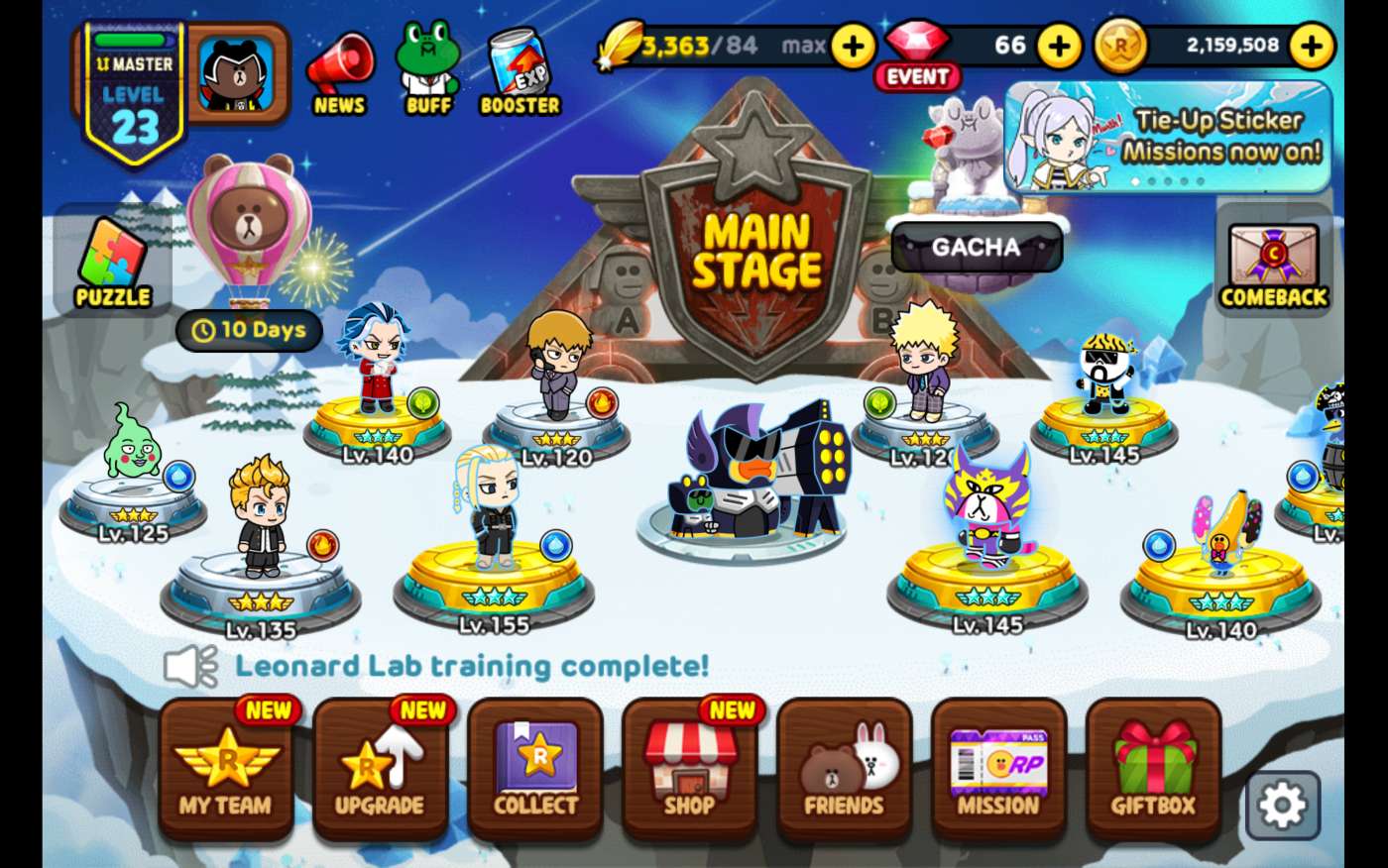
Task: Claim the Comeback envelope
Action: [1274, 265]
